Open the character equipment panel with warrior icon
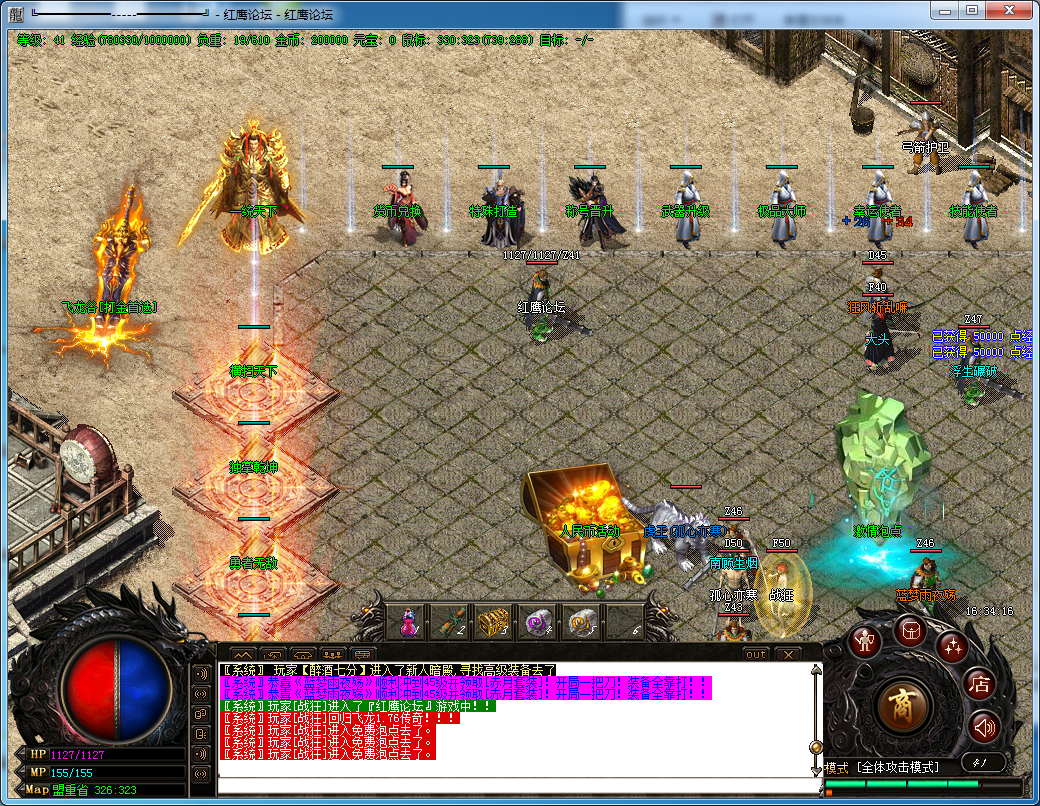This screenshot has width=1040, height=806. point(866,641)
